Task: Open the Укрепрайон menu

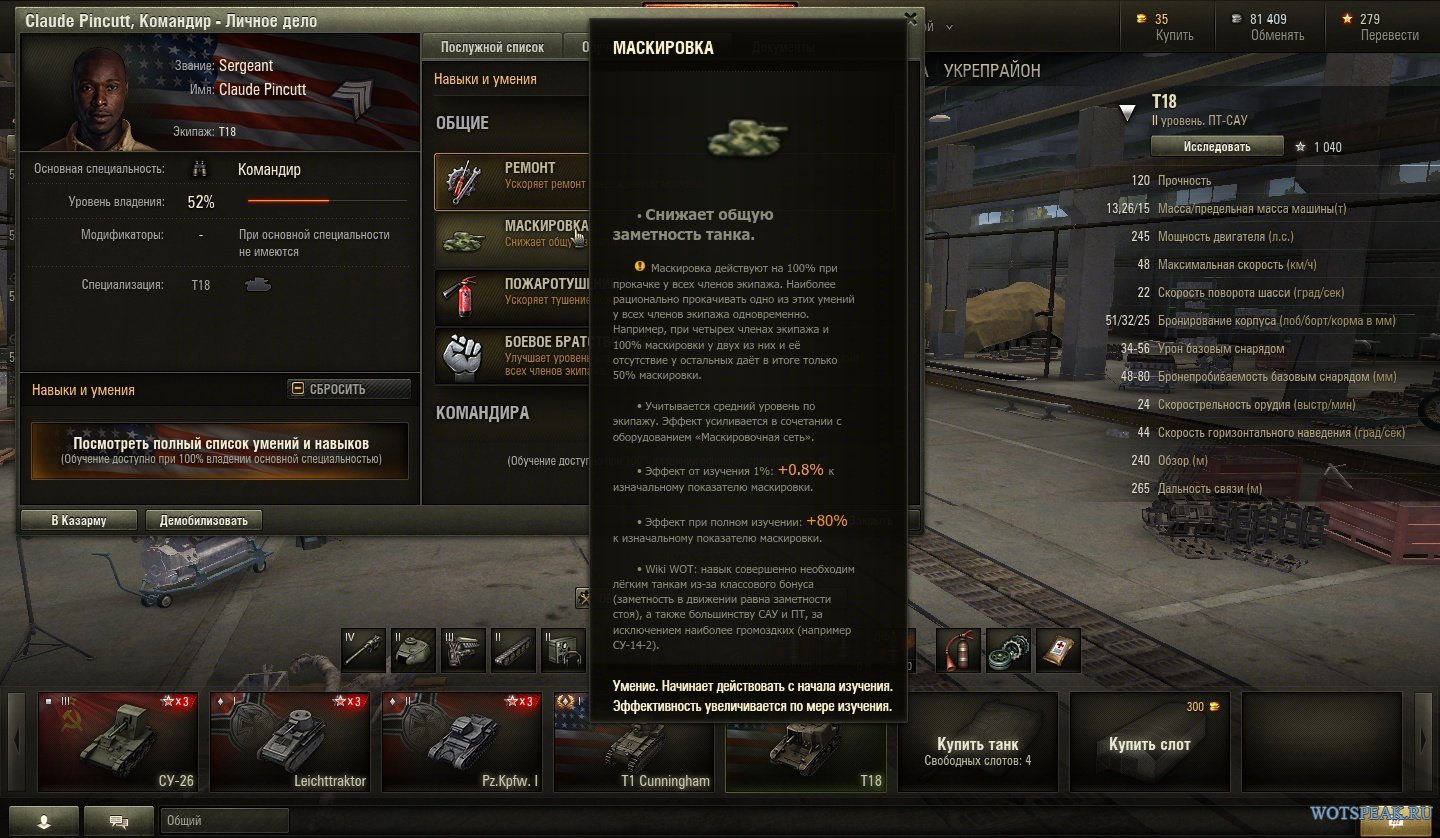Action: pyautogui.click(x=992, y=71)
